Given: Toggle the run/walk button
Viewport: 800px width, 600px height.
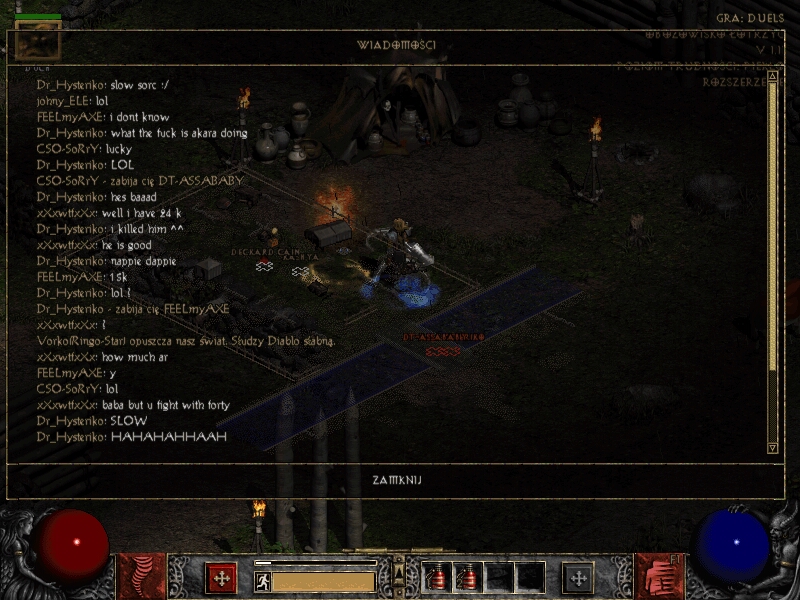Looking at the screenshot, I should (x=261, y=580).
